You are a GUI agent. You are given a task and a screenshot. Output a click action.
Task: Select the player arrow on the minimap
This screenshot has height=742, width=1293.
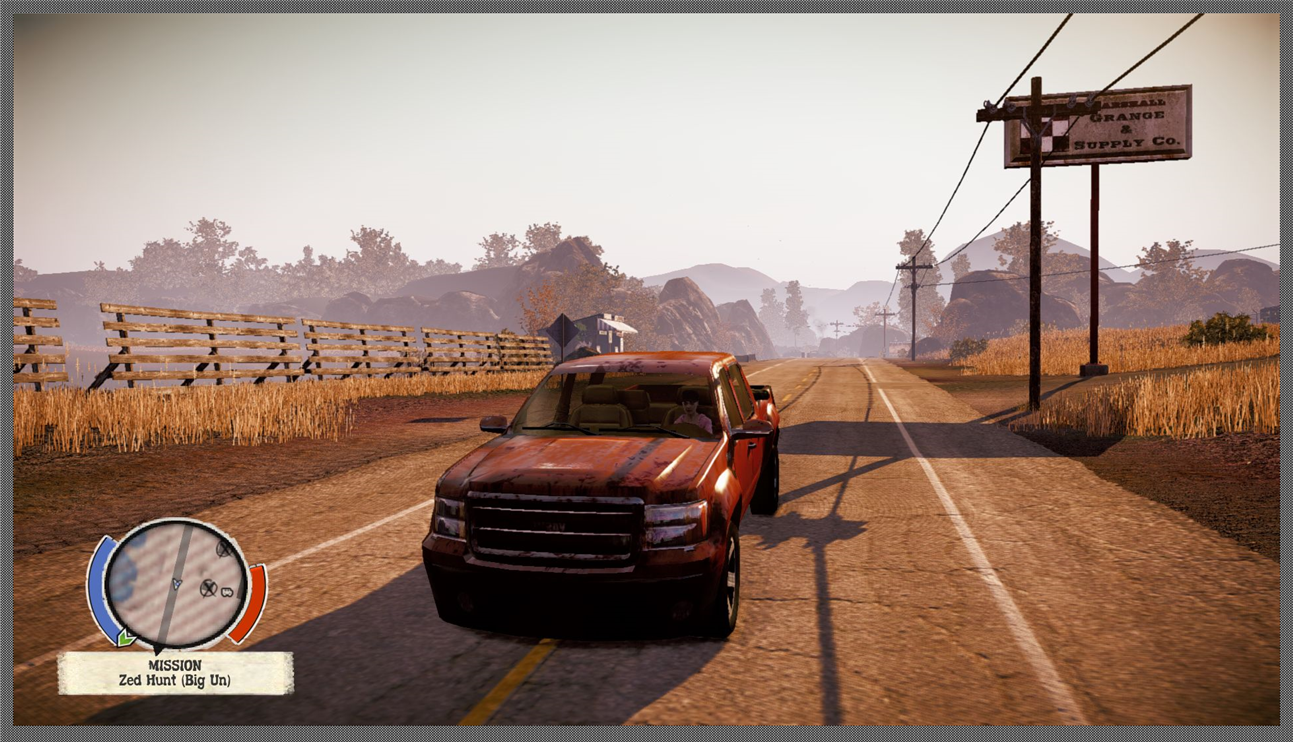click(177, 583)
